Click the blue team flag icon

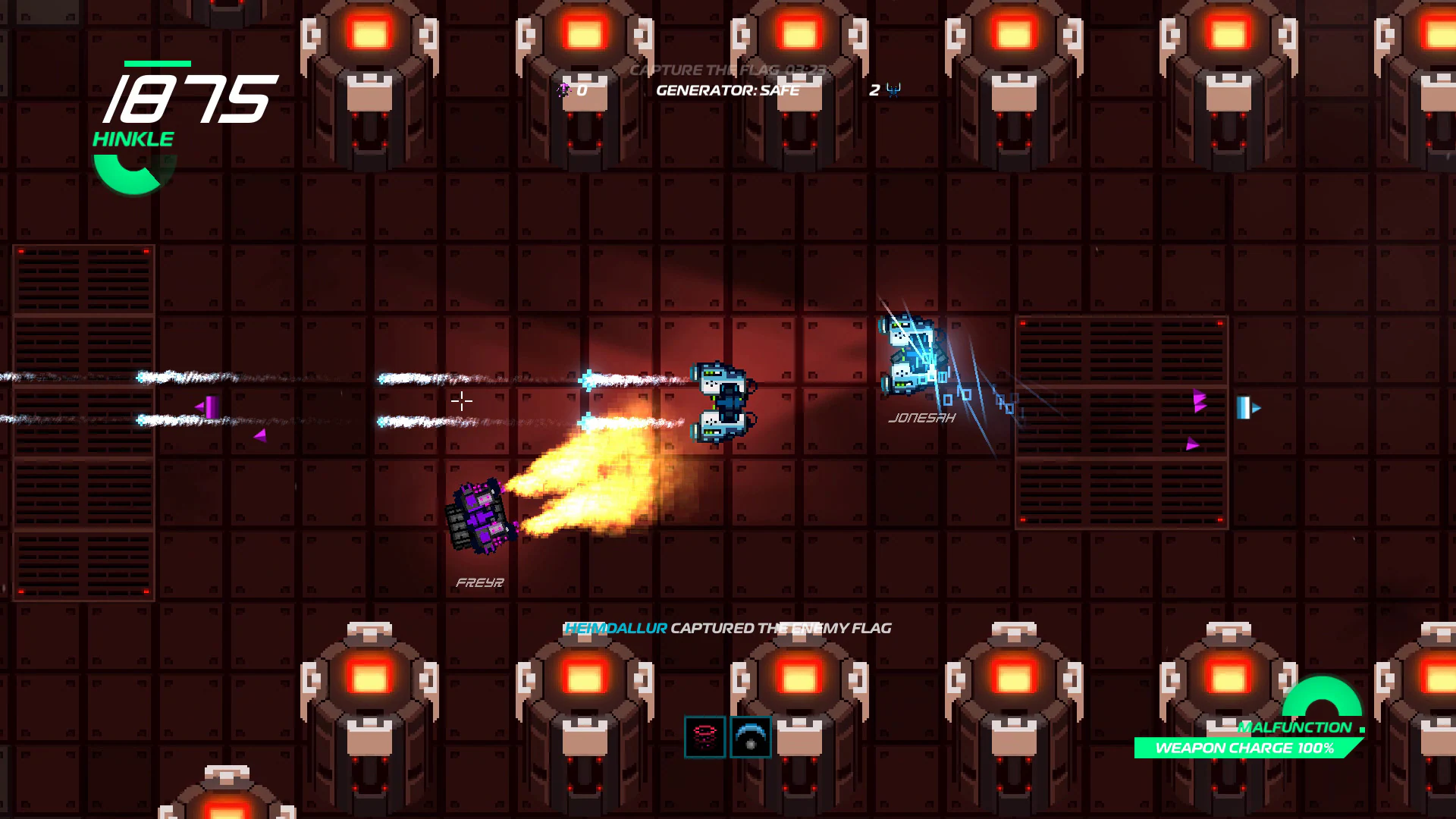(893, 89)
